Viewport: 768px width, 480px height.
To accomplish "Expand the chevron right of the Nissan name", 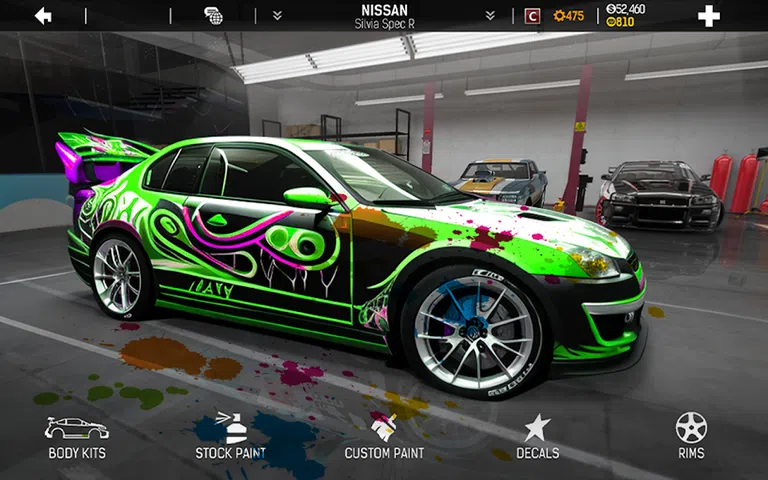I will pyautogui.click(x=490, y=16).
